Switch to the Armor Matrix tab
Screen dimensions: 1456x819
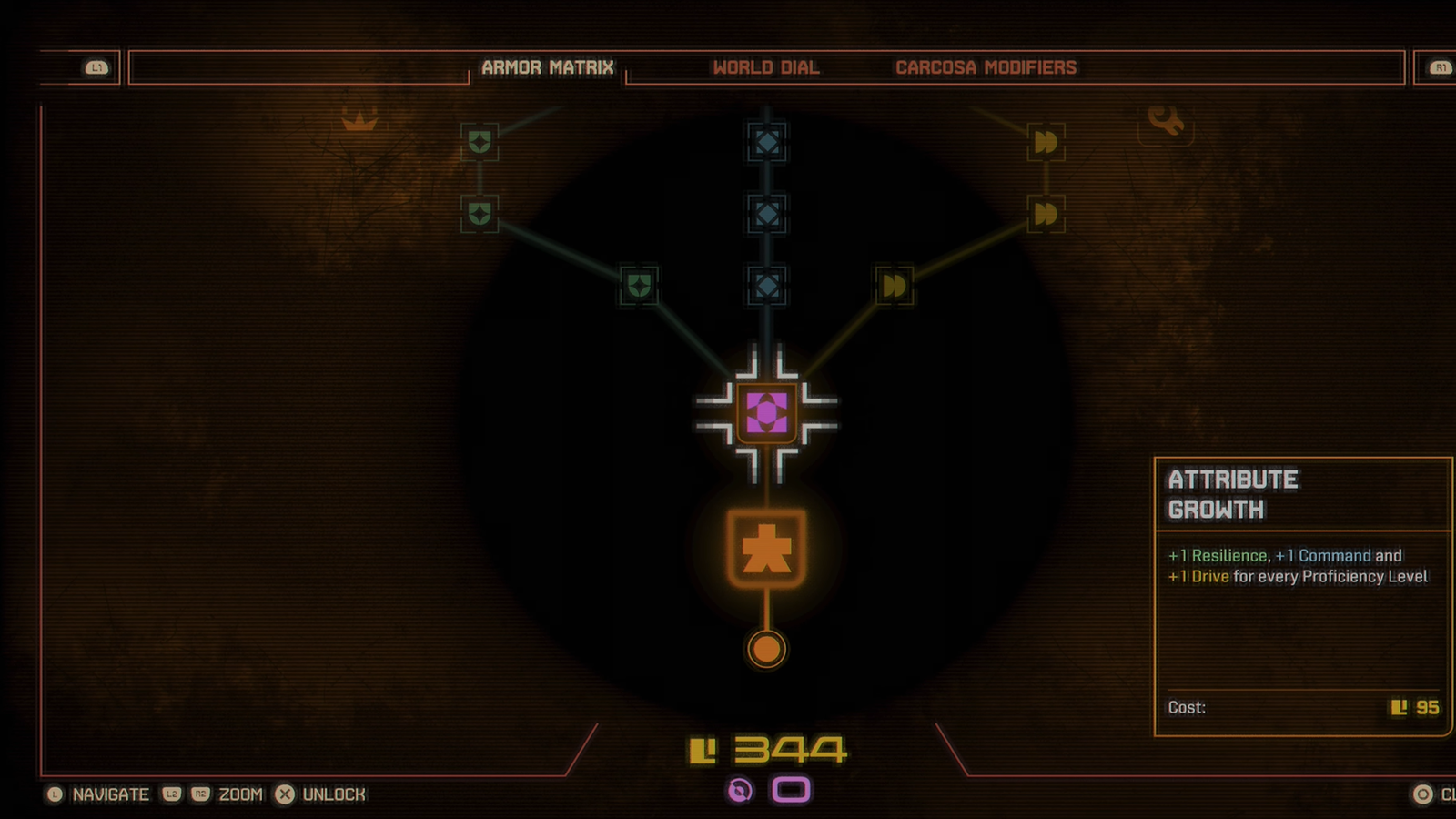[x=547, y=67]
